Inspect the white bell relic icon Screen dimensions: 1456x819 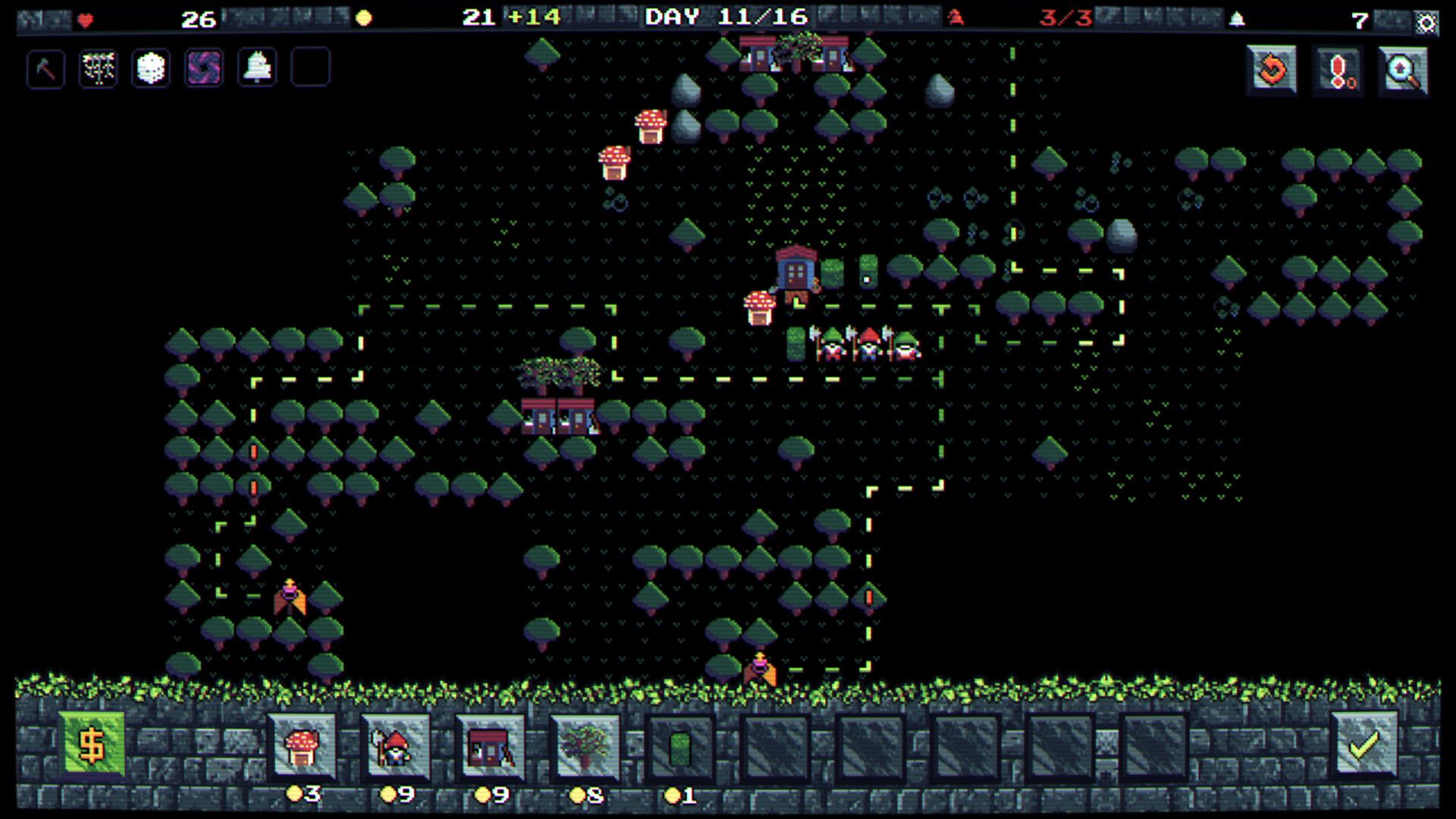pyautogui.click(x=257, y=68)
